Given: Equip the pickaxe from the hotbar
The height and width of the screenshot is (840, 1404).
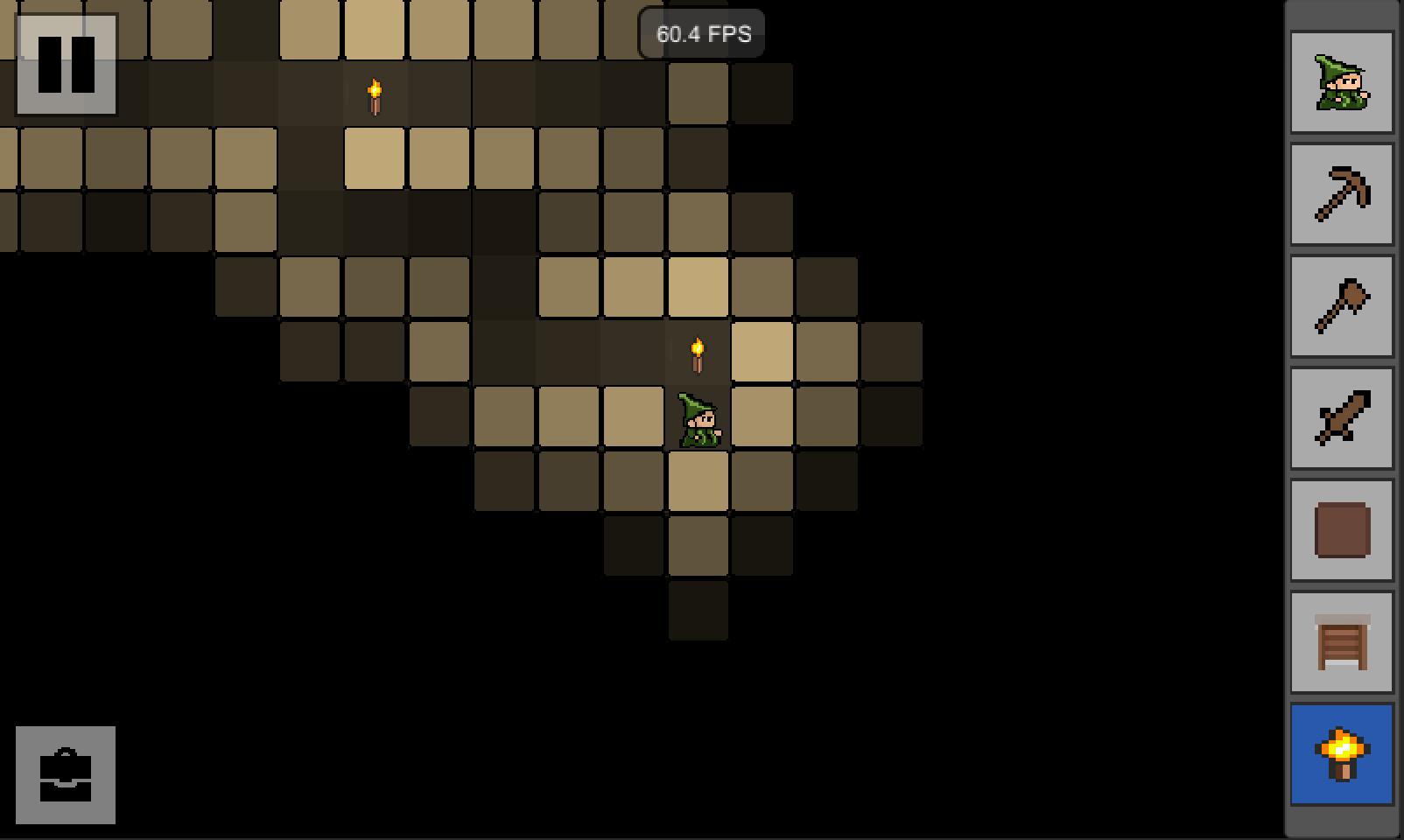Looking at the screenshot, I should tap(1342, 194).
